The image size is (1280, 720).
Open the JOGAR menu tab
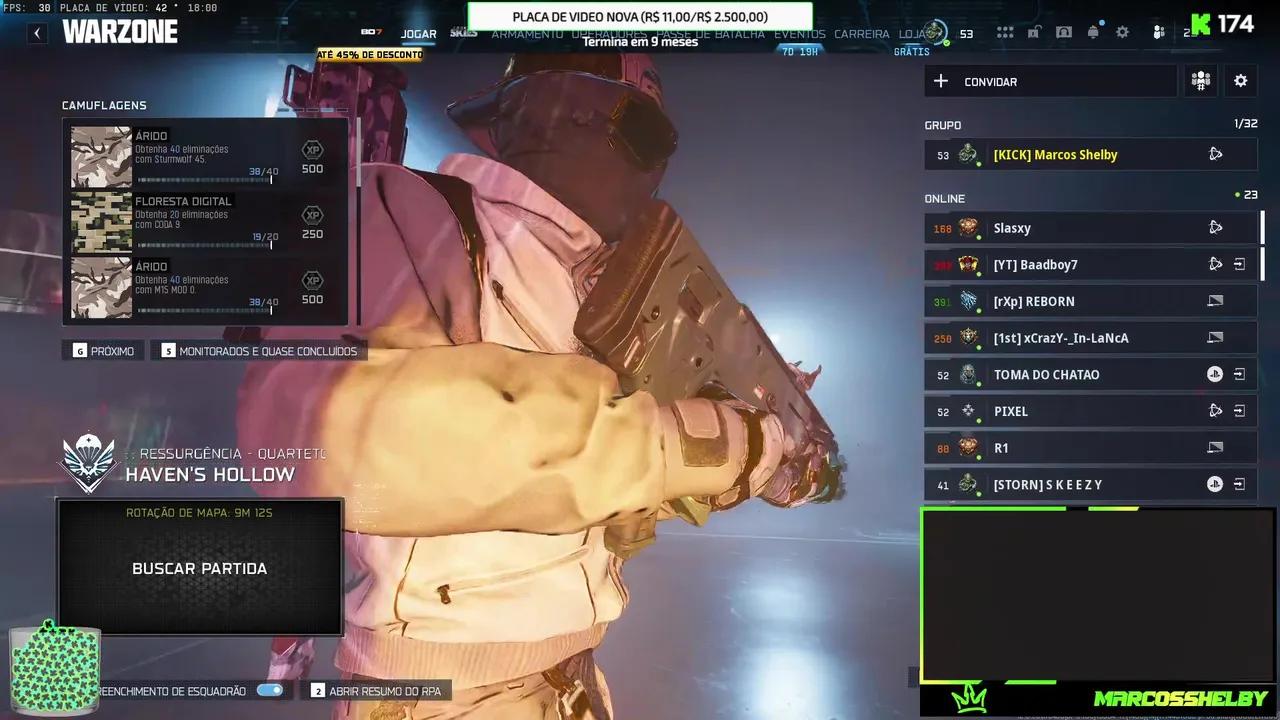point(418,33)
